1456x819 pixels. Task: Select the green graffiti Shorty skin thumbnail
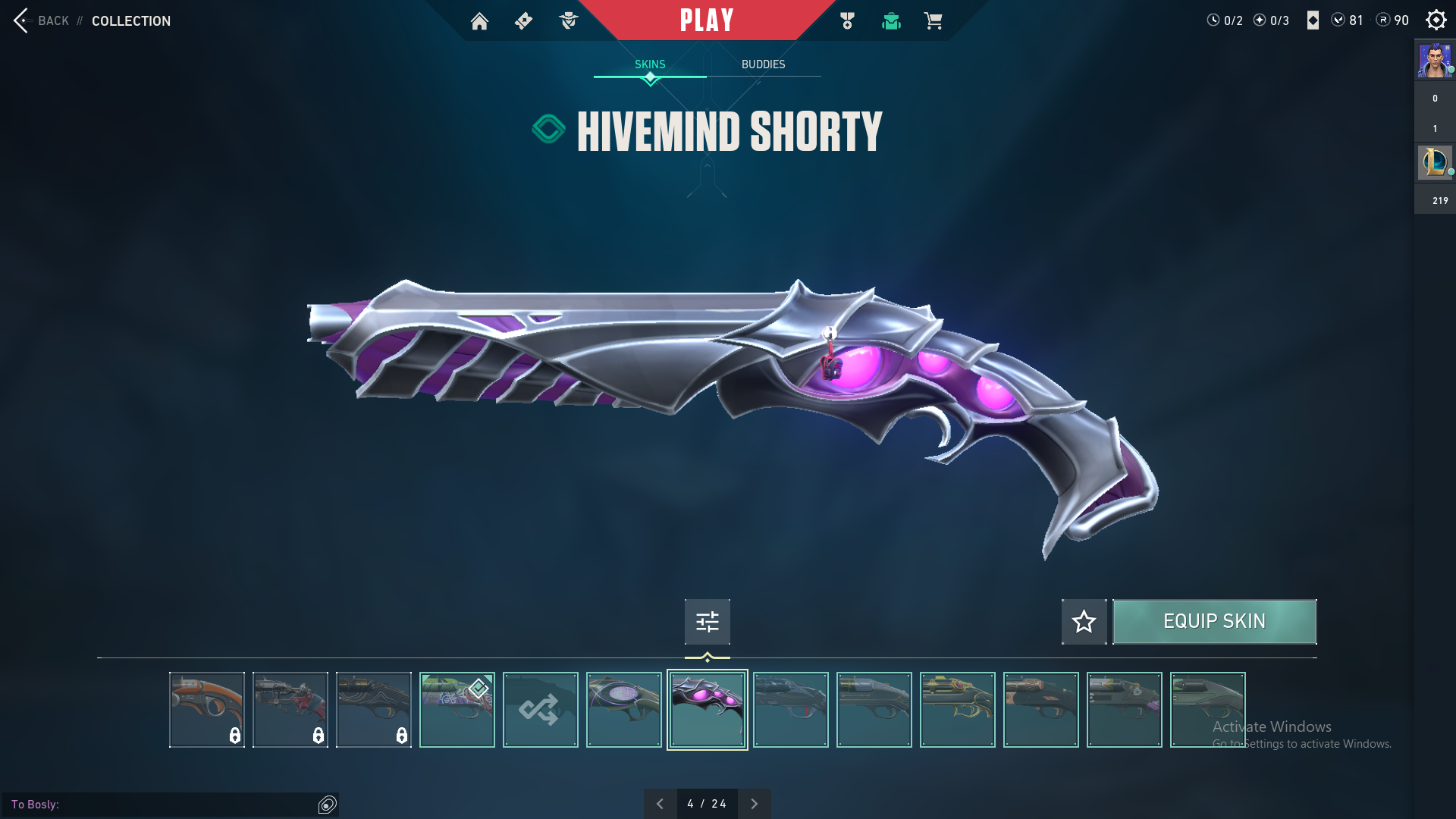tap(457, 710)
